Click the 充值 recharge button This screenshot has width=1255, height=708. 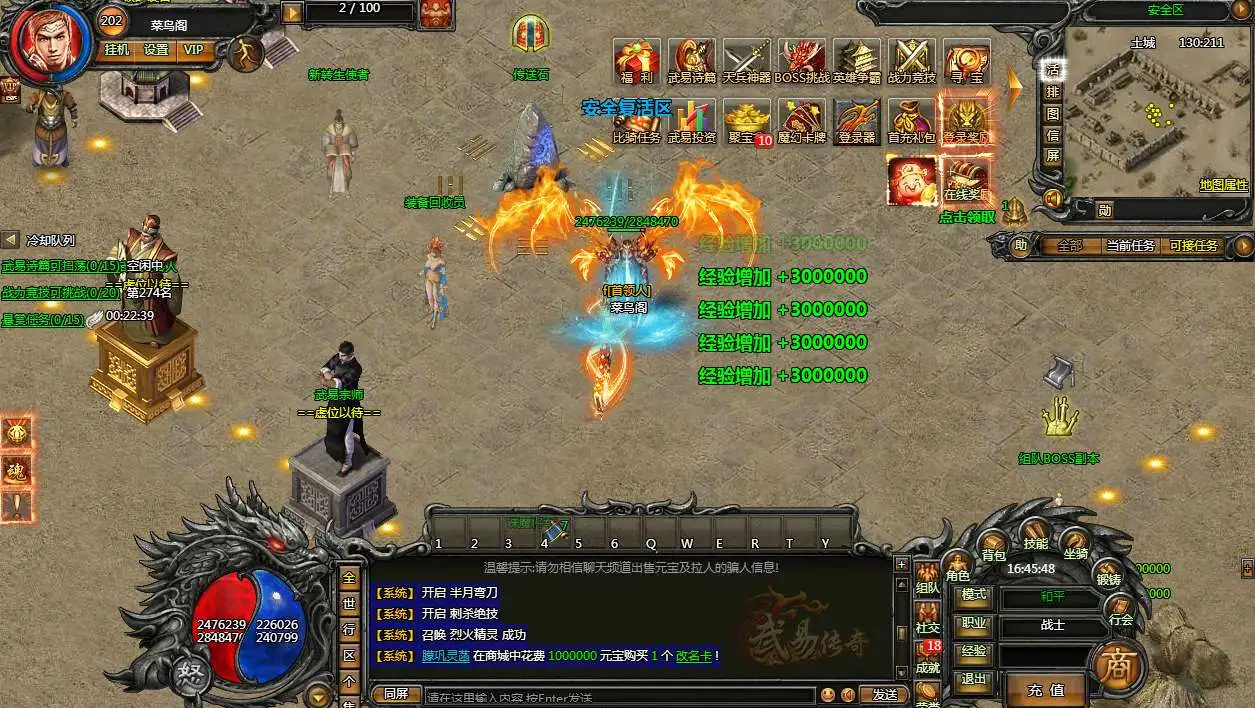pyautogui.click(x=1045, y=689)
